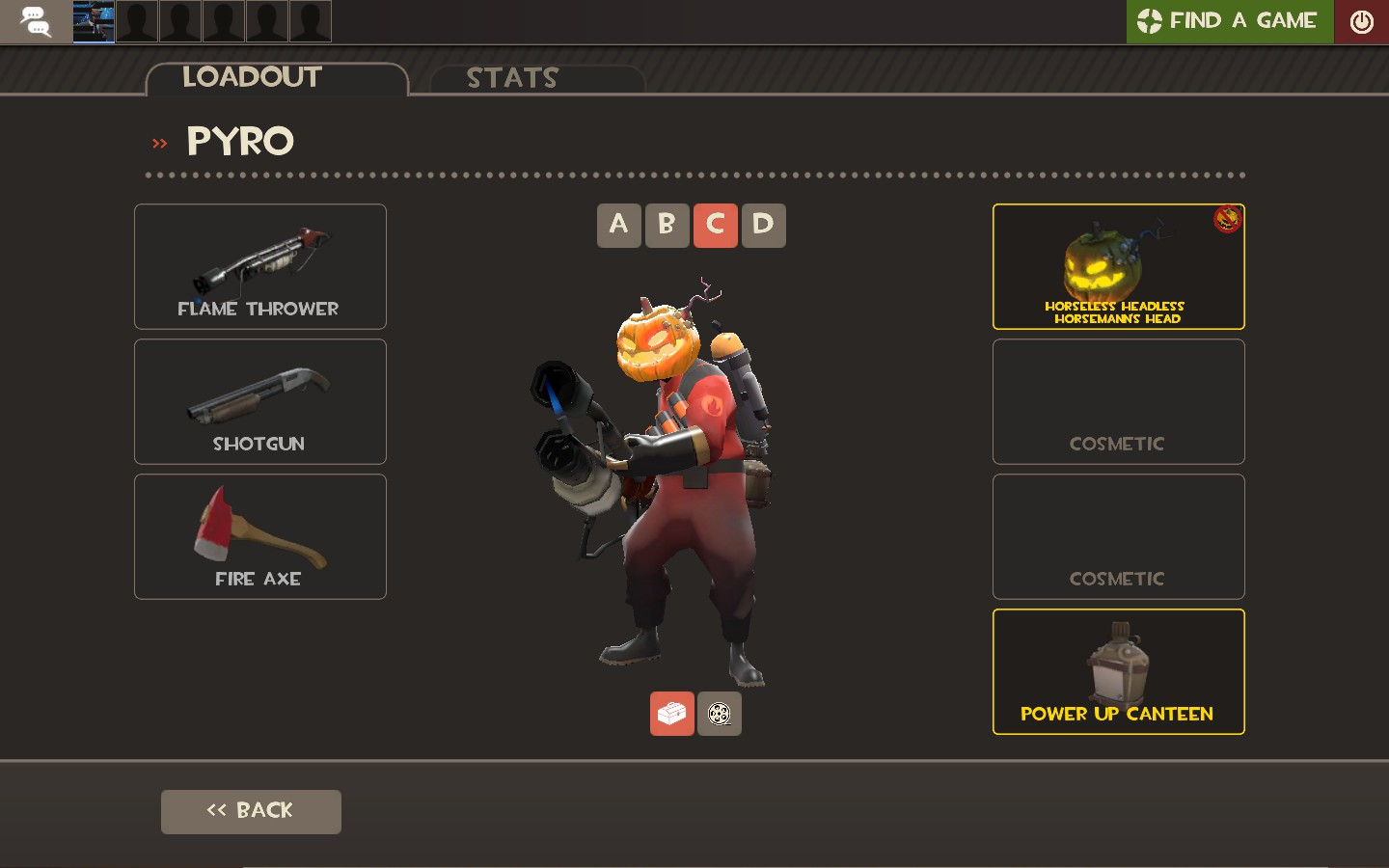Viewport: 1389px width, 868px height.
Task: Switch to loadout preset B
Action: click(667, 225)
